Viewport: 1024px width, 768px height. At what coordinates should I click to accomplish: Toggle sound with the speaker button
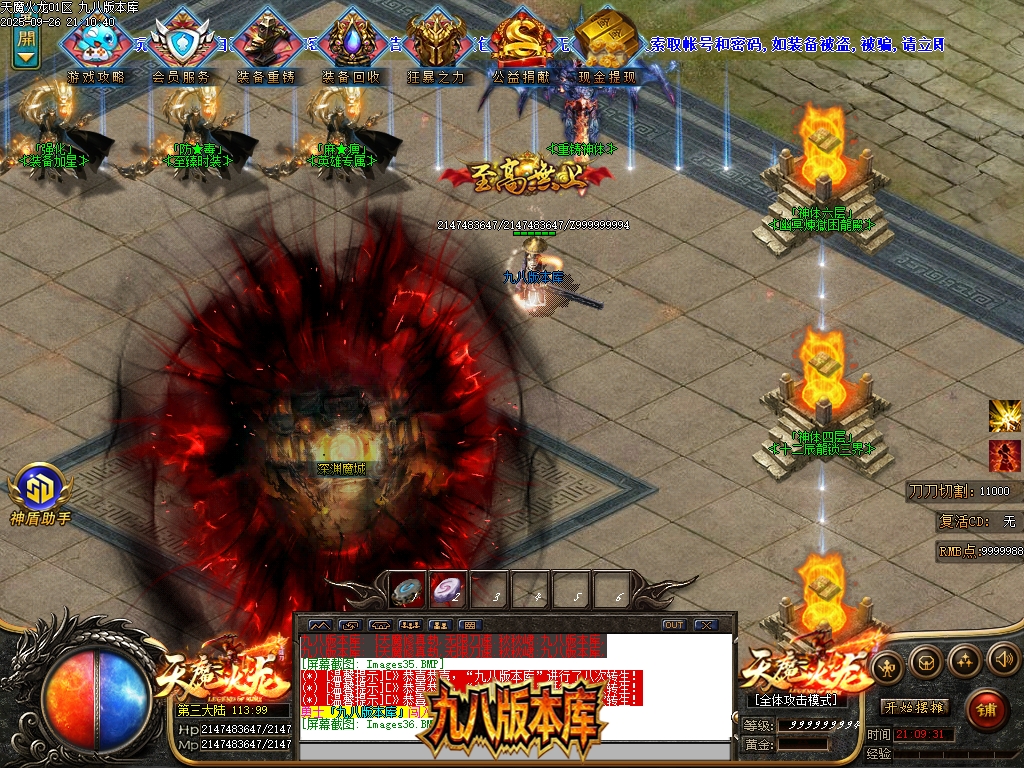pos(1002,660)
